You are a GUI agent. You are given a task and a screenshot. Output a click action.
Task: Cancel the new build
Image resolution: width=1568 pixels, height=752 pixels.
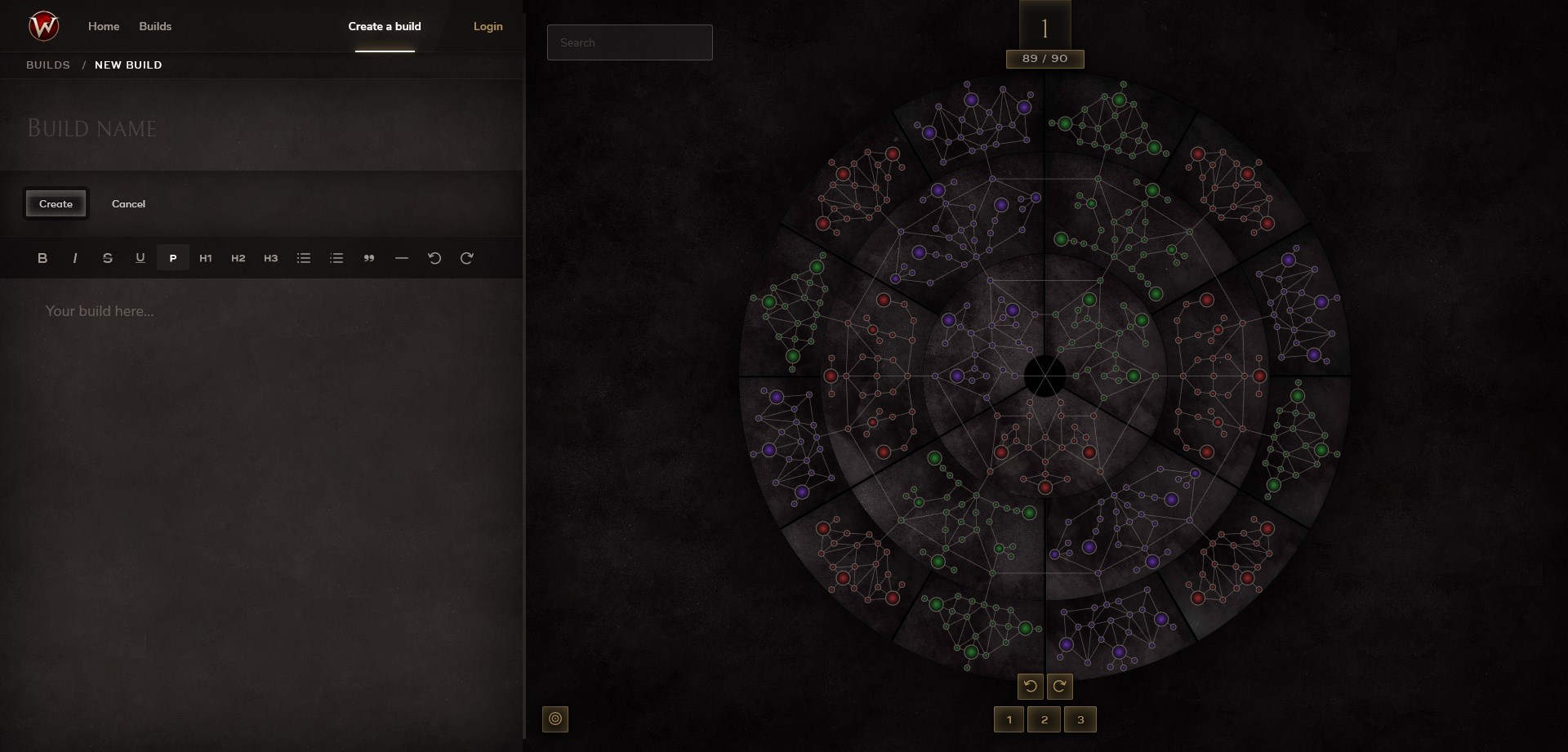point(128,204)
